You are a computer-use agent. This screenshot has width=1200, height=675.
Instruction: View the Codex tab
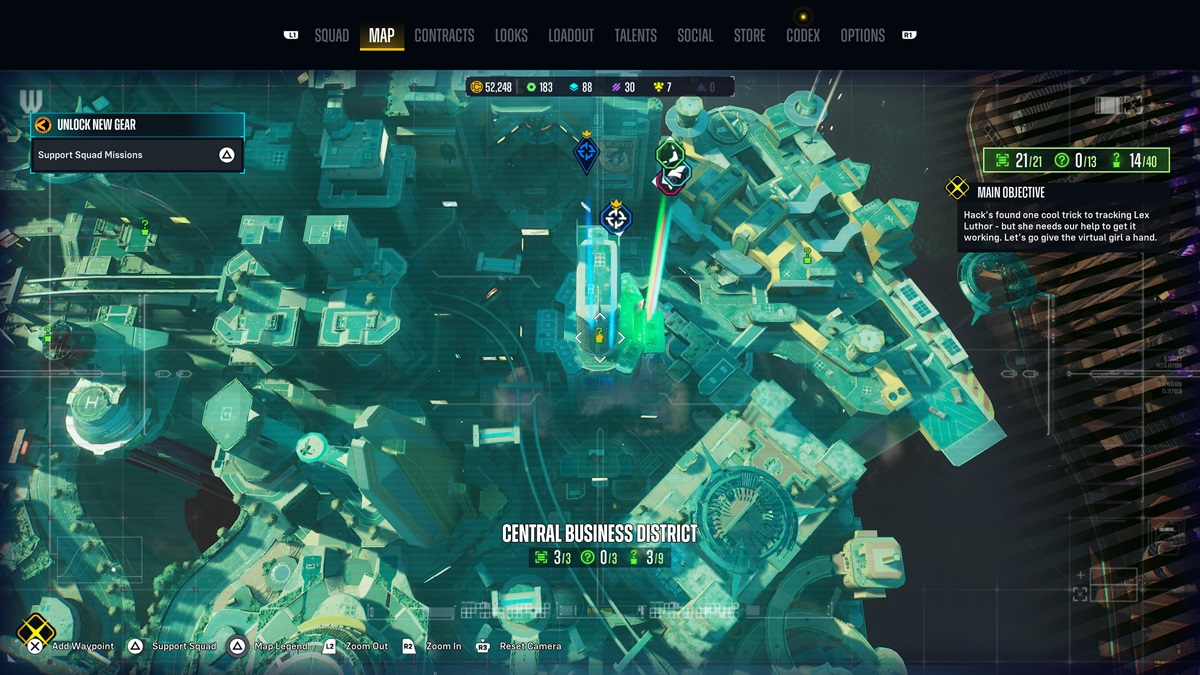coord(802,36)
